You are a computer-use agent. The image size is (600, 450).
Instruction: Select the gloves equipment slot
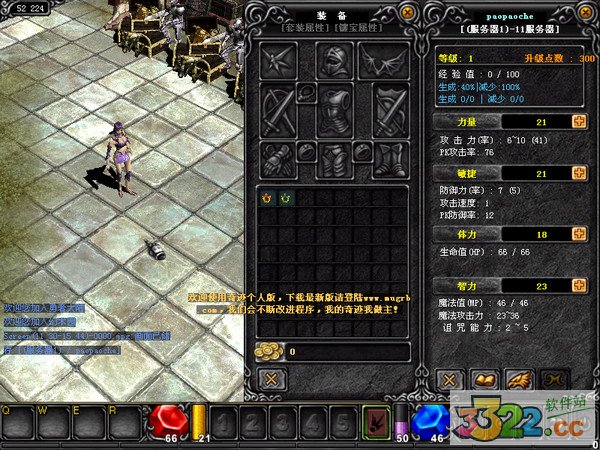[279, 160]
